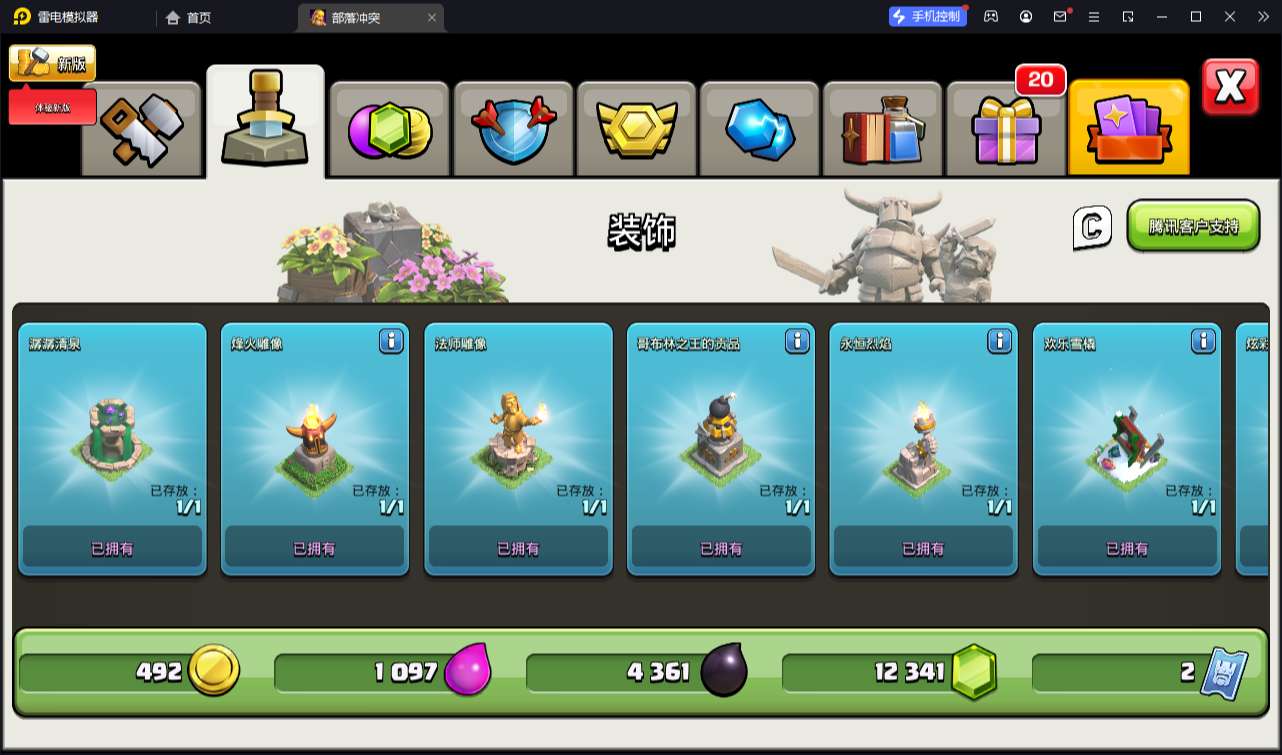Screen dimensions: 1282x755
Task: Select the orange purple-ticket offers tab
Action: 1129,130
